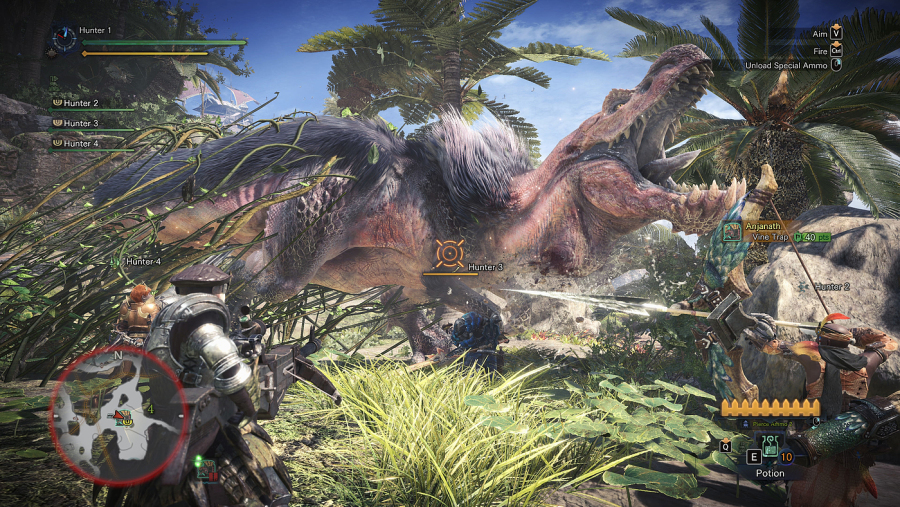Image resolution: width=900 pixels, height=507 pixels.
Task: Click the Anjanath Vine Trap label
Action: click(777, 232)
